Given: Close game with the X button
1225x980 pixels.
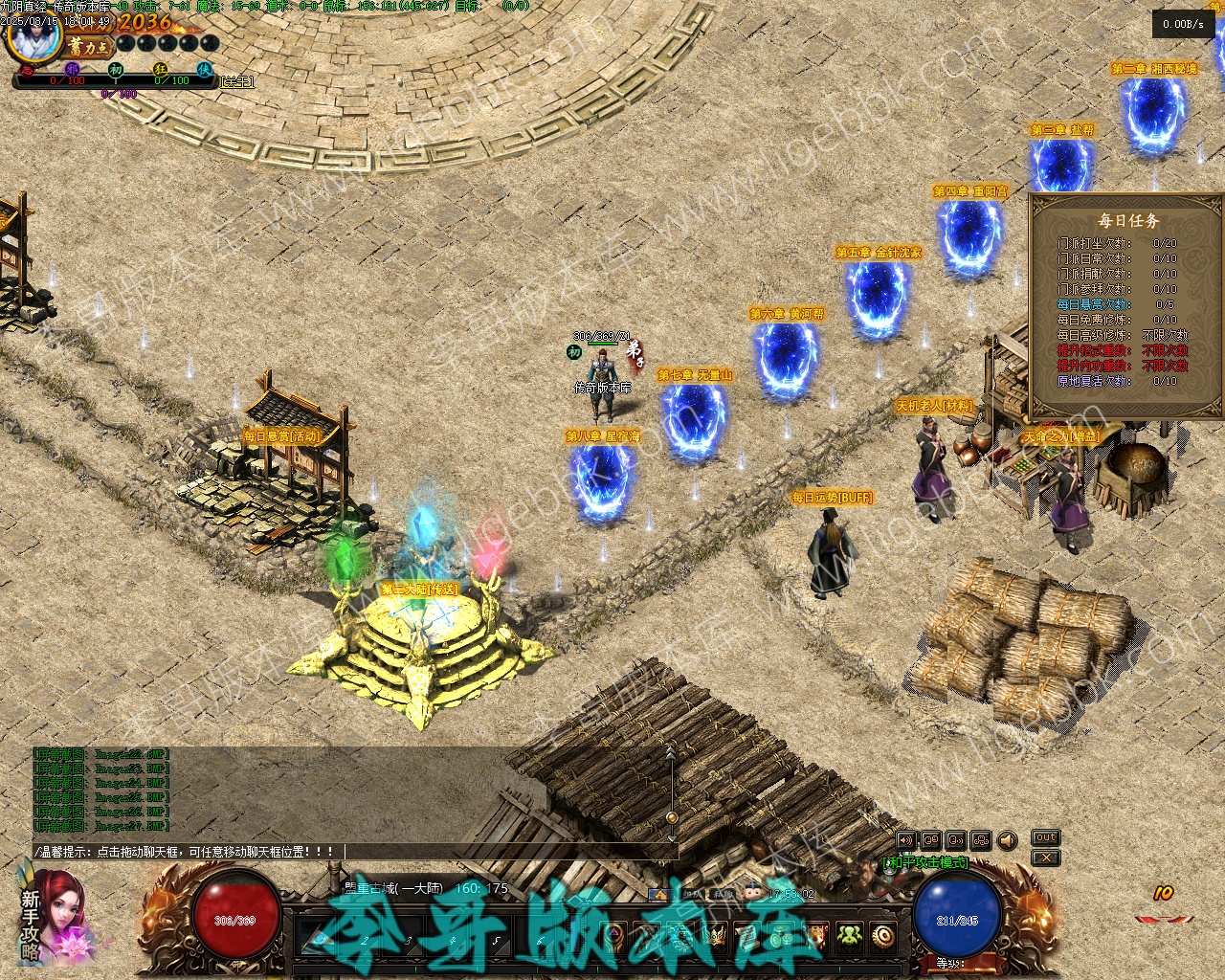Looking at the screenshot, I should pos(1045,857).
